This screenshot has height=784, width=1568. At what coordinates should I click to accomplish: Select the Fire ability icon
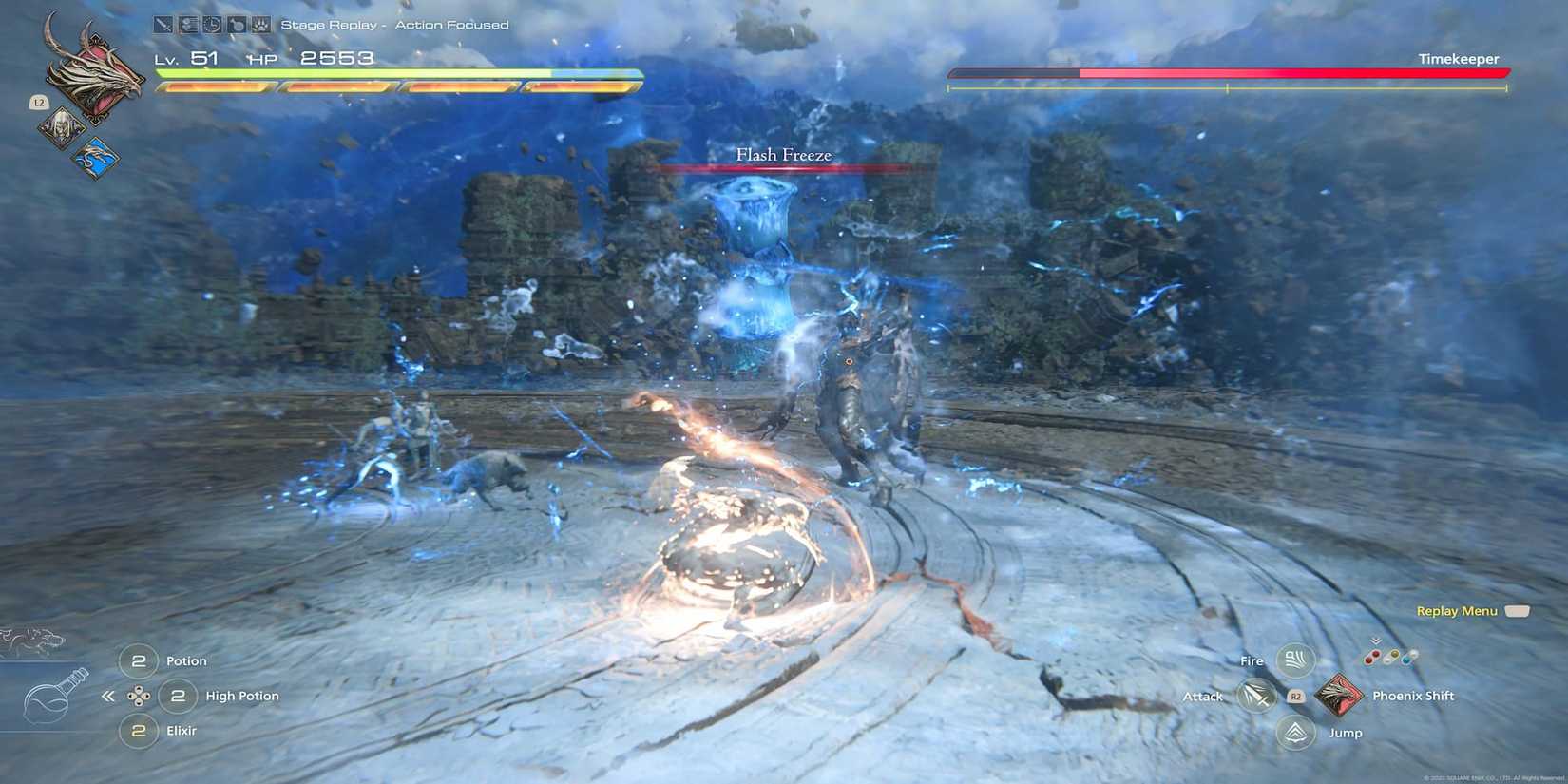click(1293, 660)
